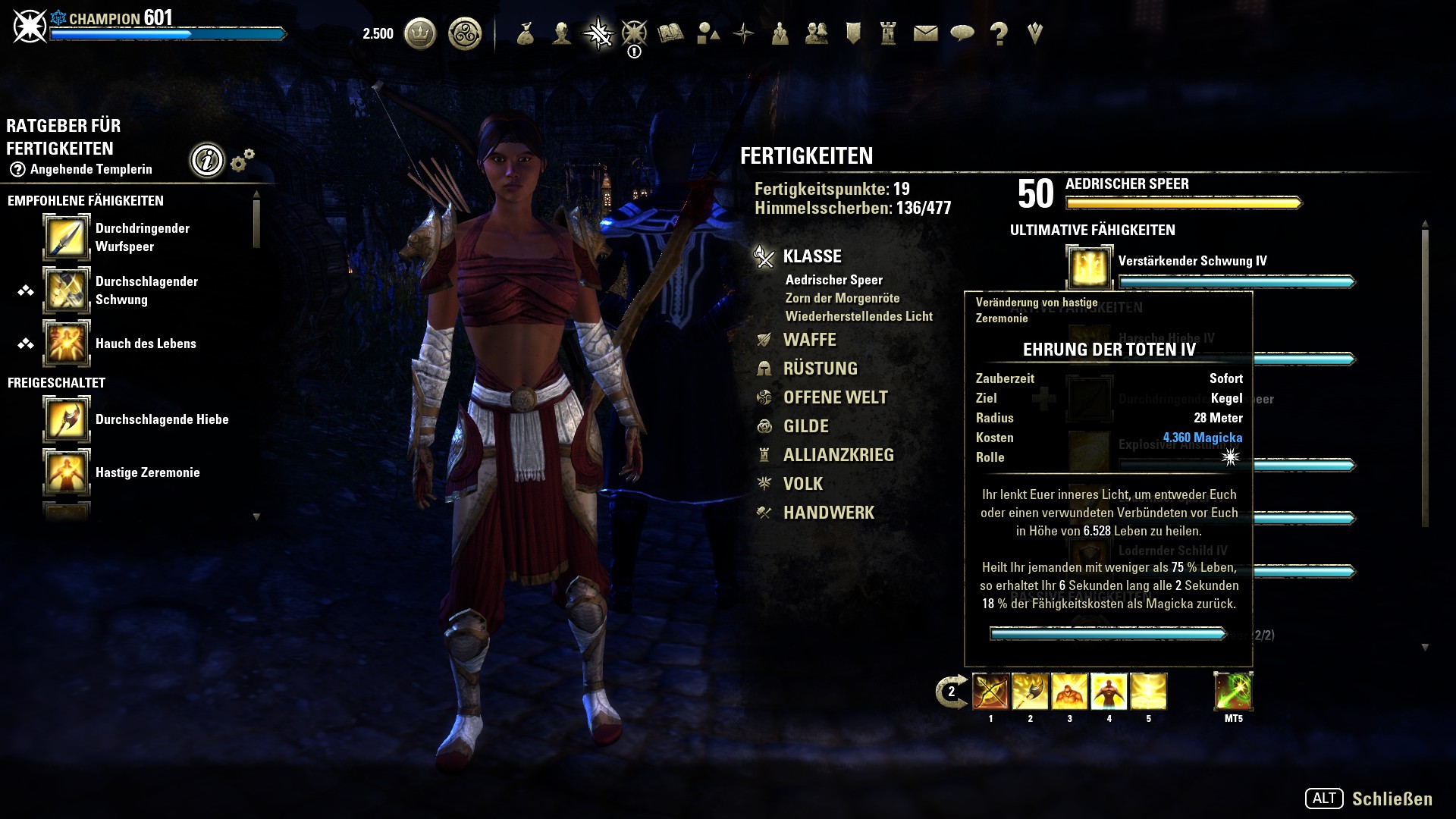Open the Crown Store coin icon
Screen dimensions: 1456x819
420,34
